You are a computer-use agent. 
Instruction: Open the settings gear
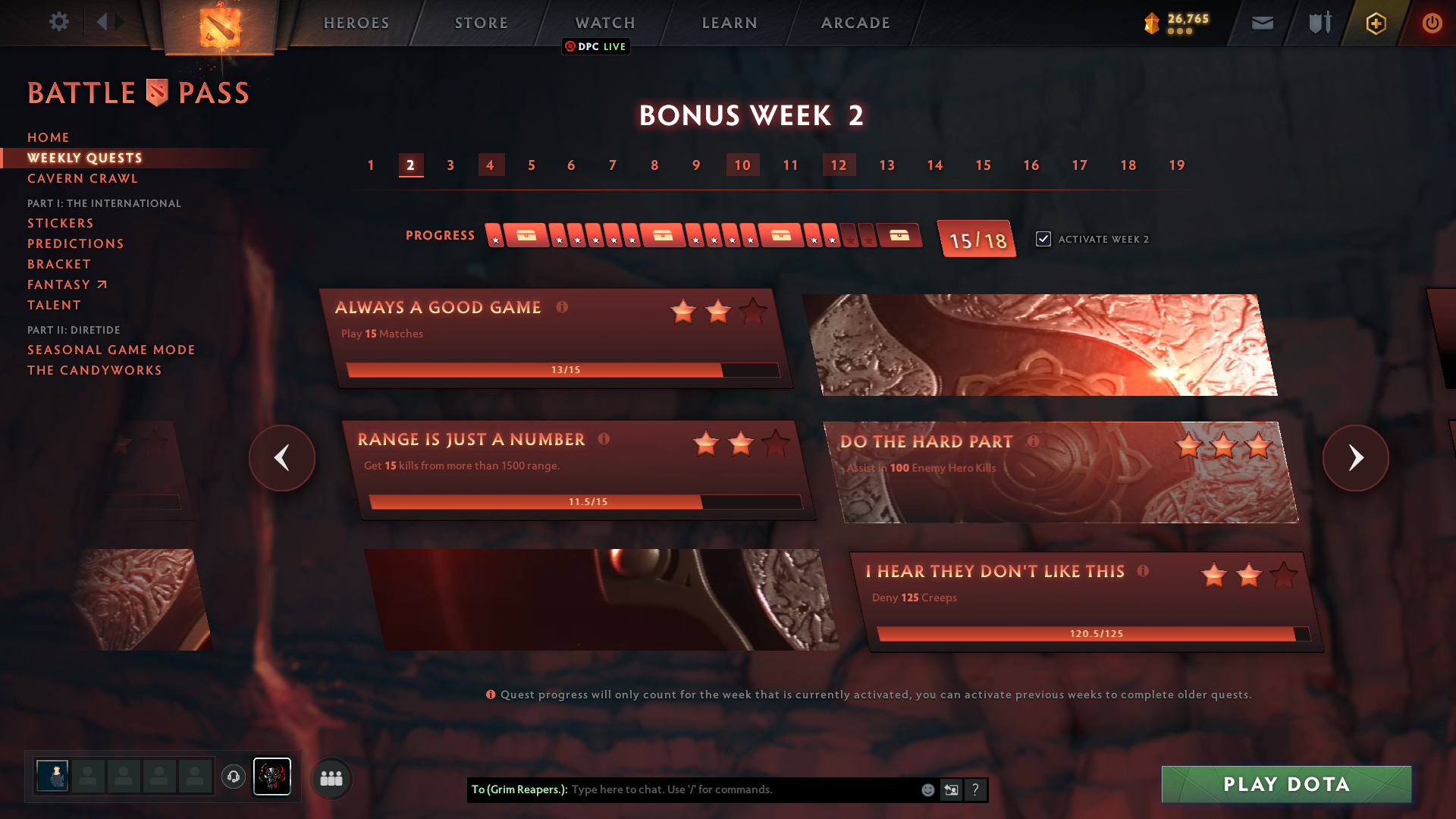click(59, 22)
